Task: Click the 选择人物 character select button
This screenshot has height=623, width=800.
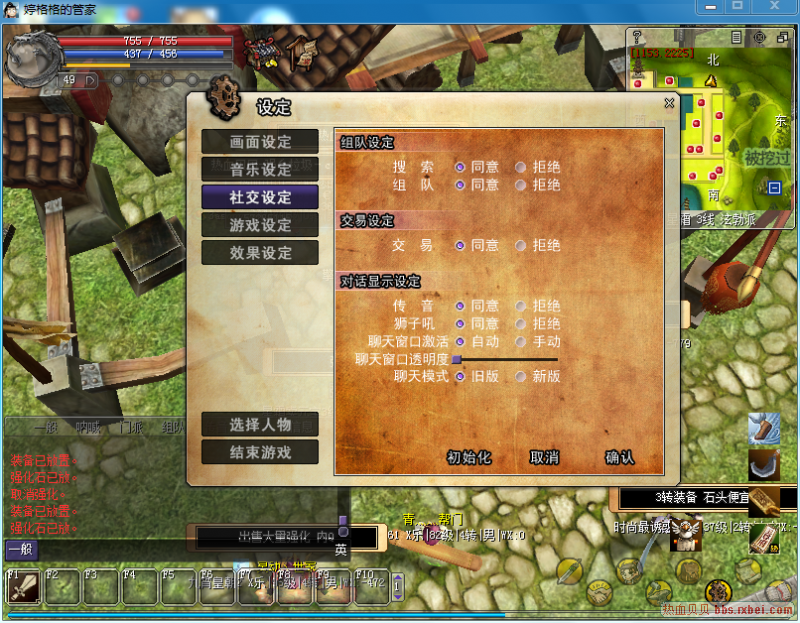Action: 260,424
